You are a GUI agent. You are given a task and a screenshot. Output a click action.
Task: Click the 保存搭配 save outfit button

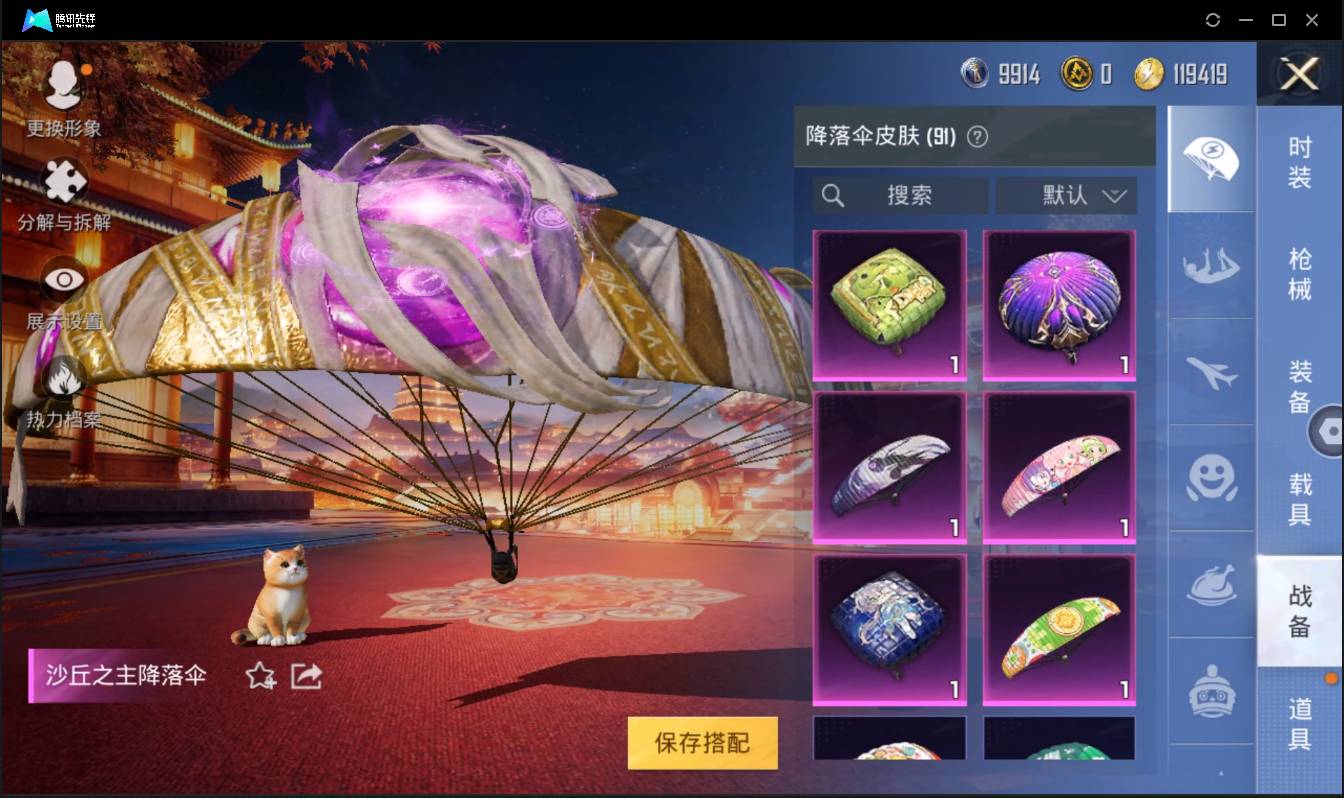coord(702,744)
